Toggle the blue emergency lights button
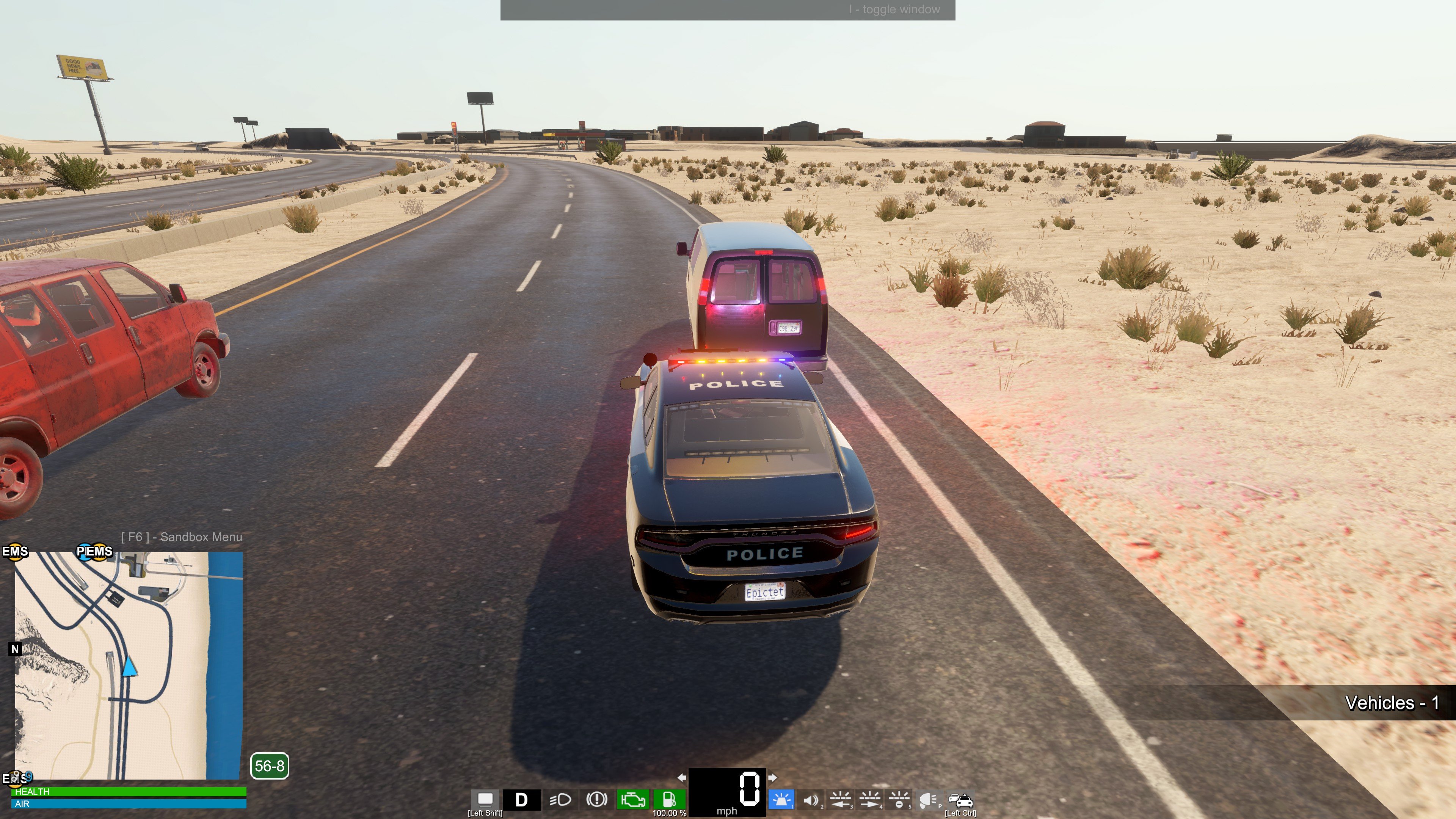Viewport: 1456px width, 819px height. [x=781, y=800]
